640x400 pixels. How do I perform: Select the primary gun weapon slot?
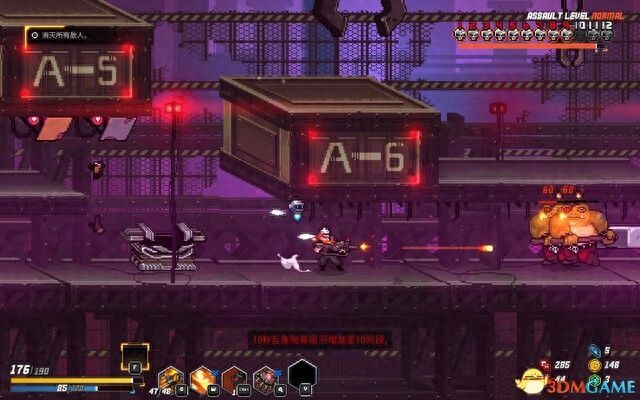pyautogui.click(x=170, y=378)
